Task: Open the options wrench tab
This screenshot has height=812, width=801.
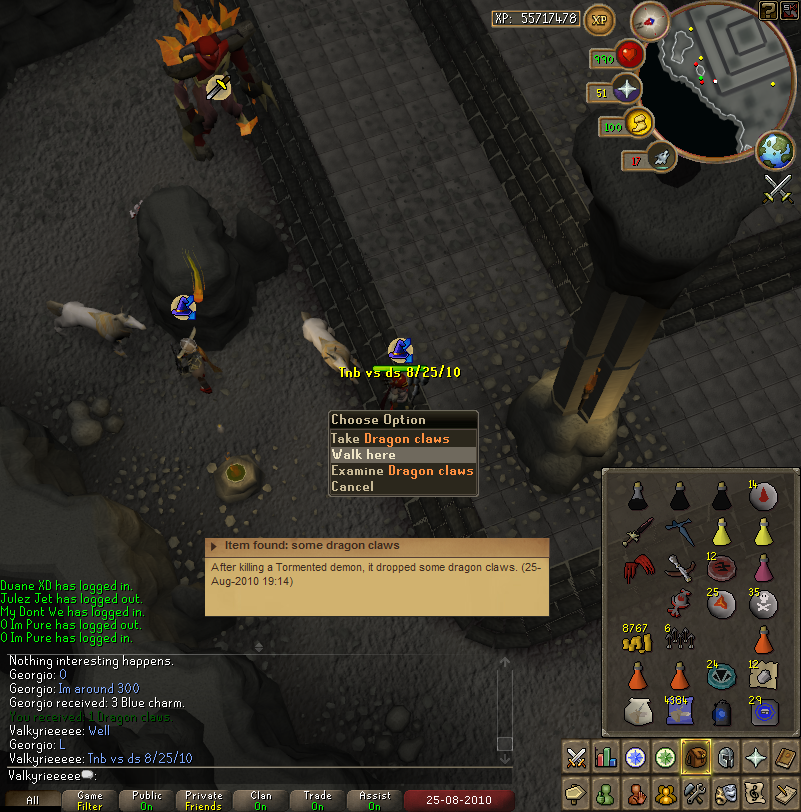Action: coord(695,794)
